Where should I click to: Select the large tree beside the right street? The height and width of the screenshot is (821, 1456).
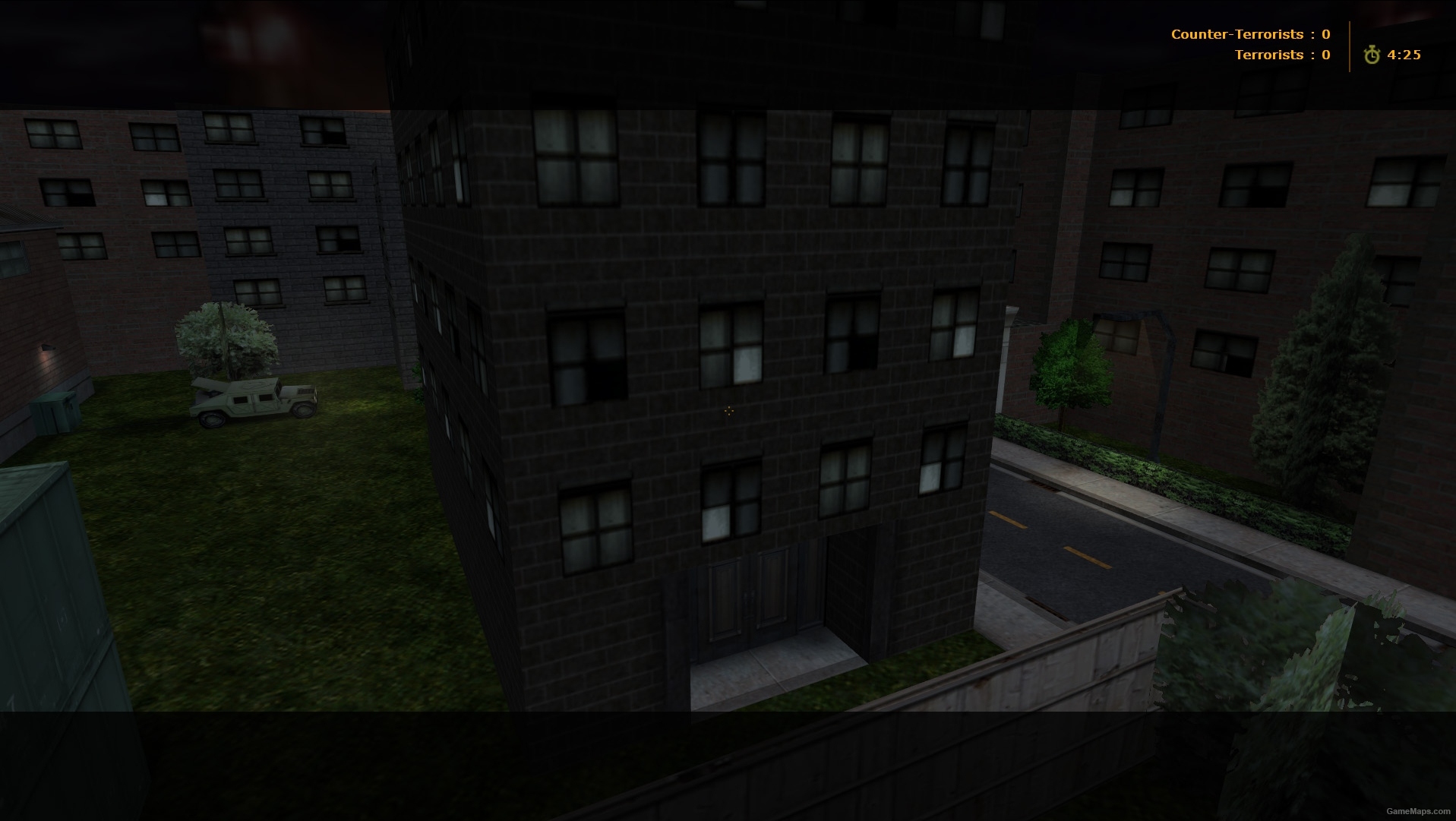click(x=1072, y=365)
